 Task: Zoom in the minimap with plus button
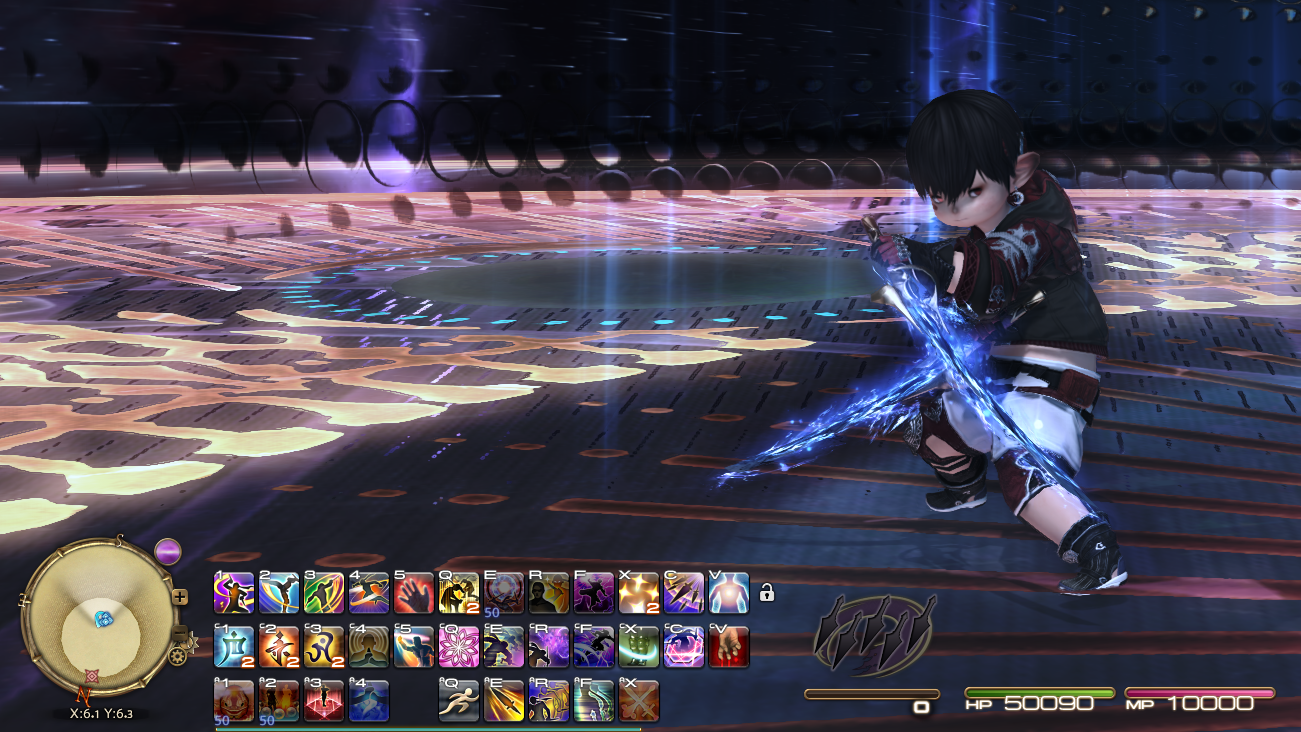pos(180,597)
